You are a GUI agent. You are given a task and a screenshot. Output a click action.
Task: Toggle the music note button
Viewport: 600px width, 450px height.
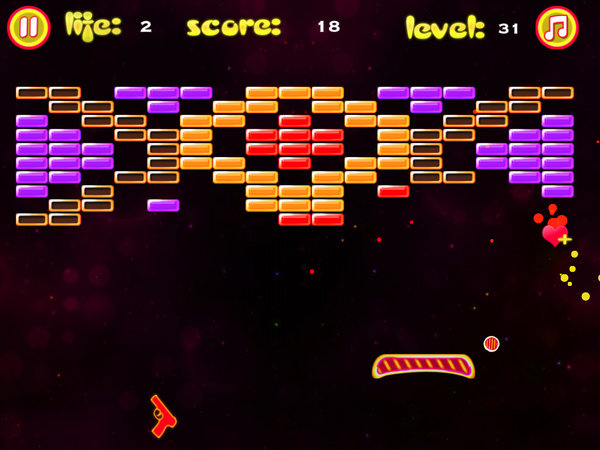(x=557, y=28)
